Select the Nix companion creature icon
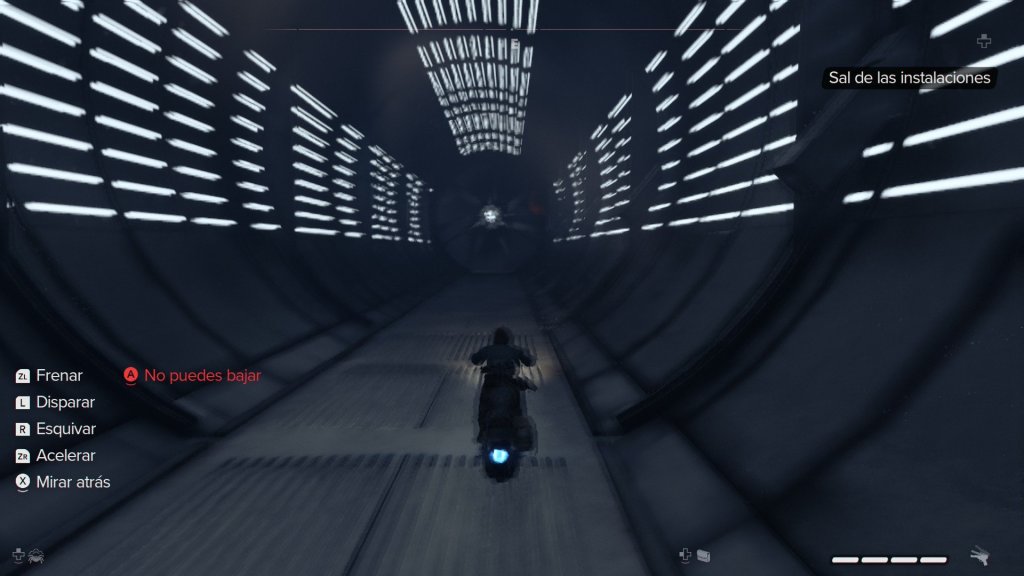Image resolution: width=1024 pixels, height=576 pixels. [x=36, y=554]
